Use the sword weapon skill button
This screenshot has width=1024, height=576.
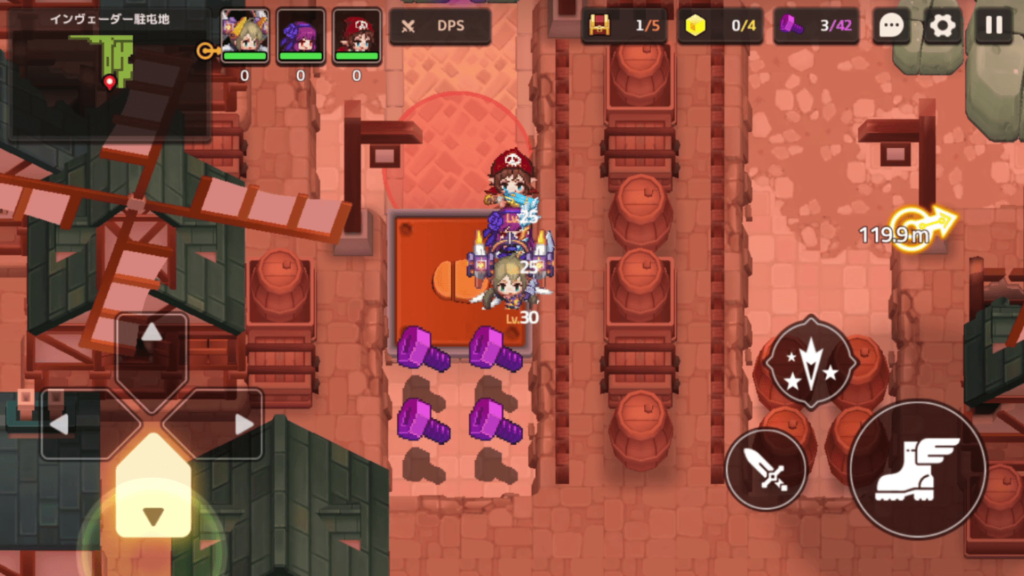click(766, 468)
